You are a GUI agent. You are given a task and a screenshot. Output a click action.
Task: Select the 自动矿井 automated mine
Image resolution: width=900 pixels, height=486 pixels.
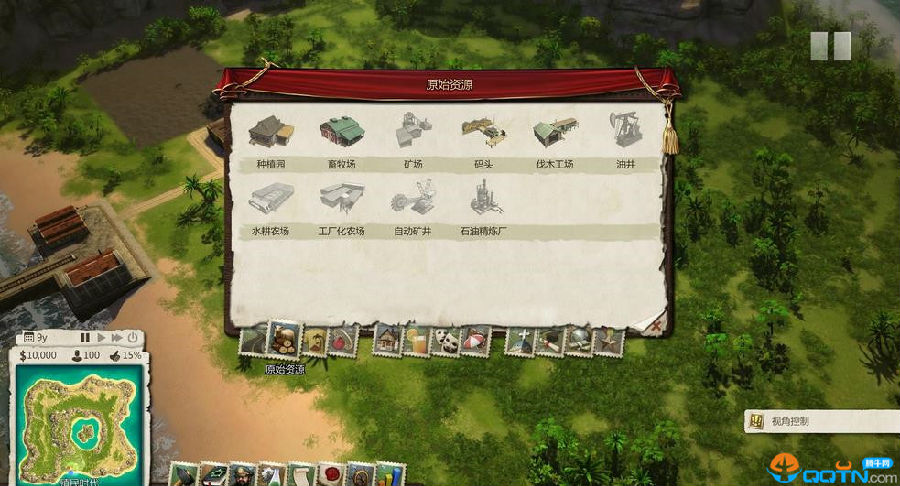[412, 201]
